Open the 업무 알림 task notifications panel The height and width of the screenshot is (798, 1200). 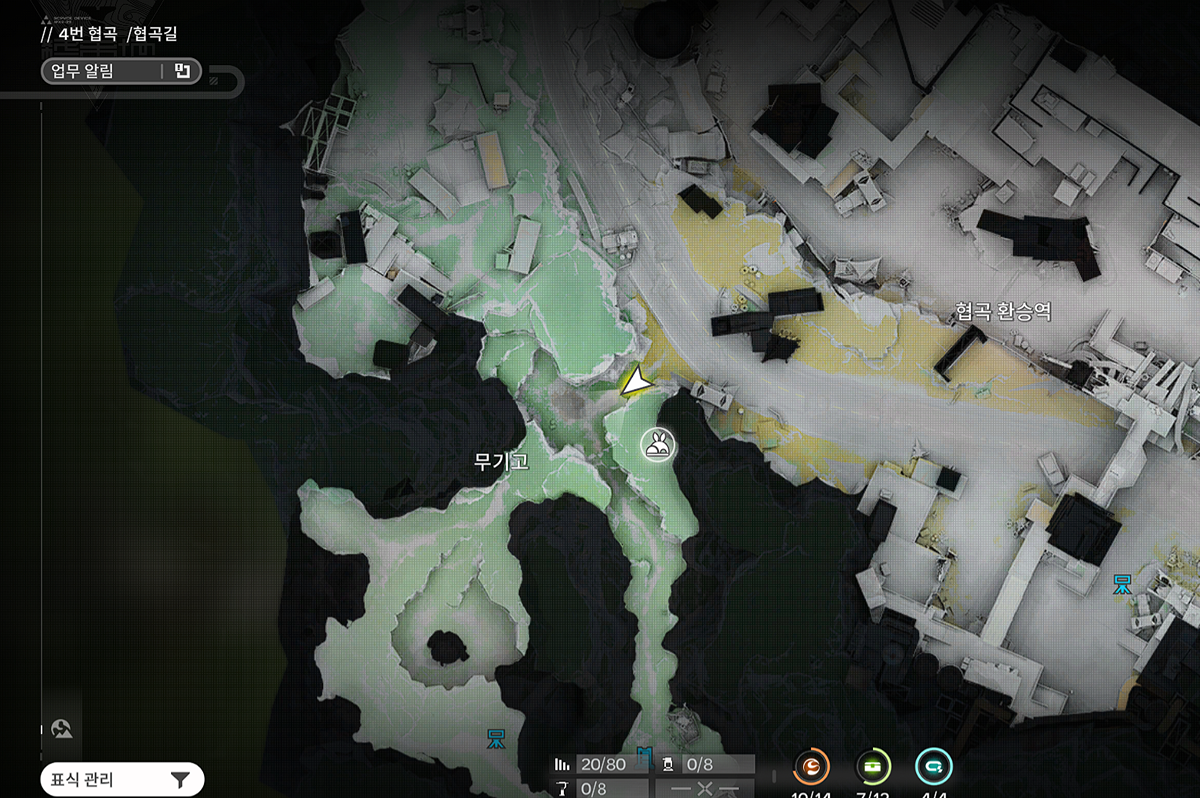click(120, 71)
